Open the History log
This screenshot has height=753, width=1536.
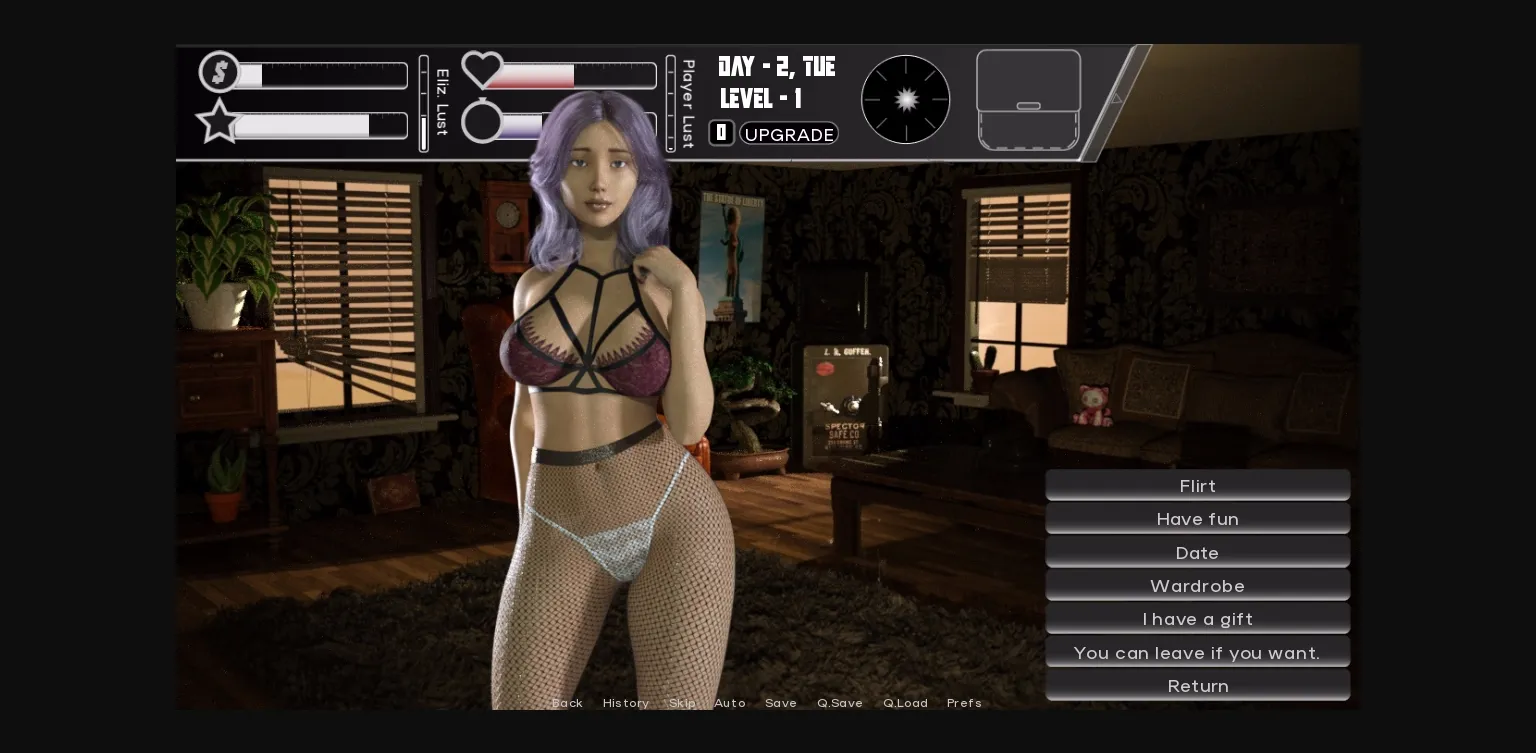click(x=626, y=703)
